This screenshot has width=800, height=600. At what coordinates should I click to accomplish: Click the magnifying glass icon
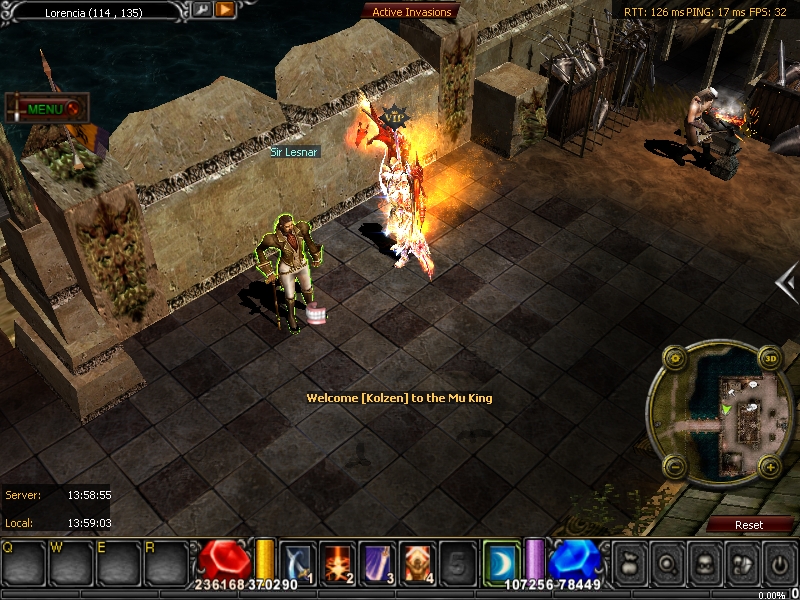pyautogui.click(x=667, y=563)
